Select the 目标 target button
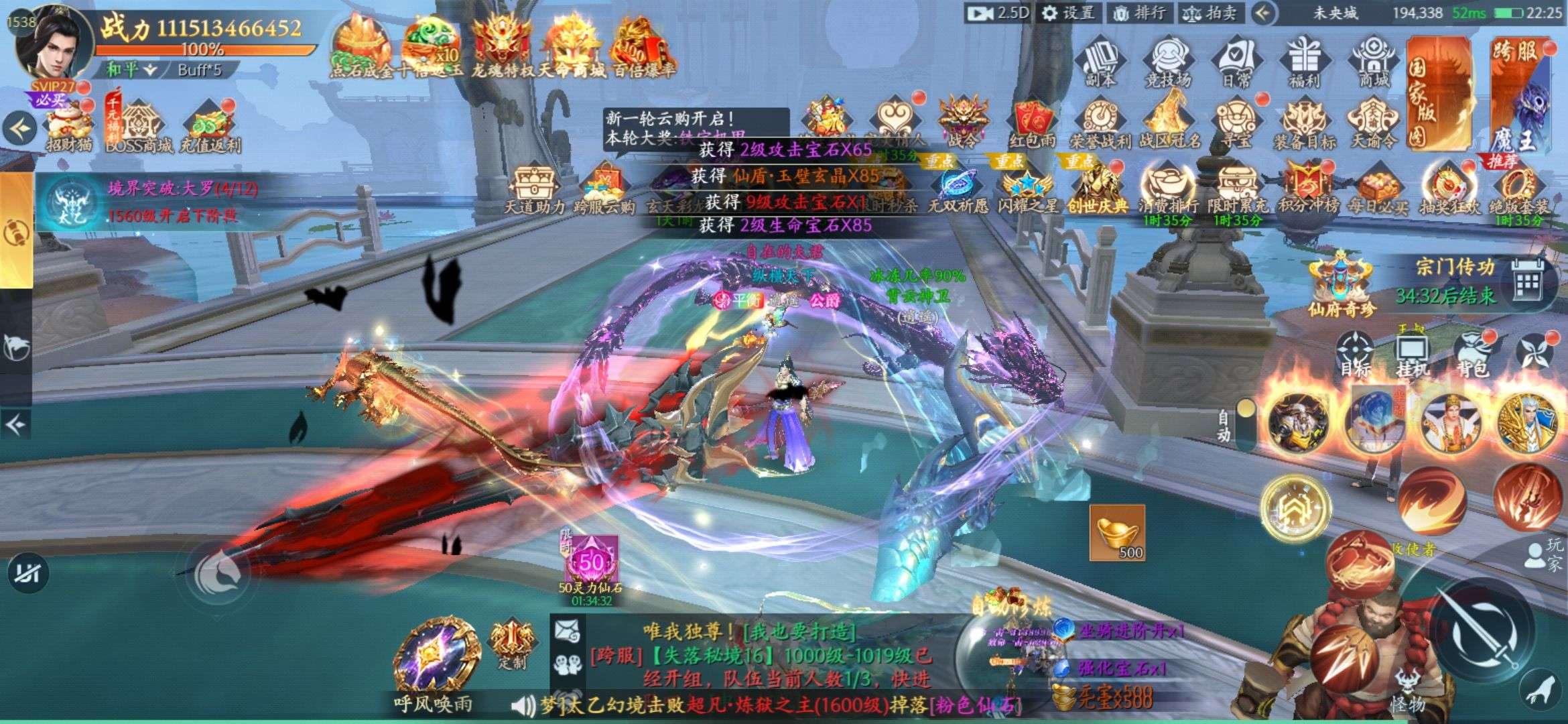This screenshot has height=724, width=1568. click(x=1355, y=355)
